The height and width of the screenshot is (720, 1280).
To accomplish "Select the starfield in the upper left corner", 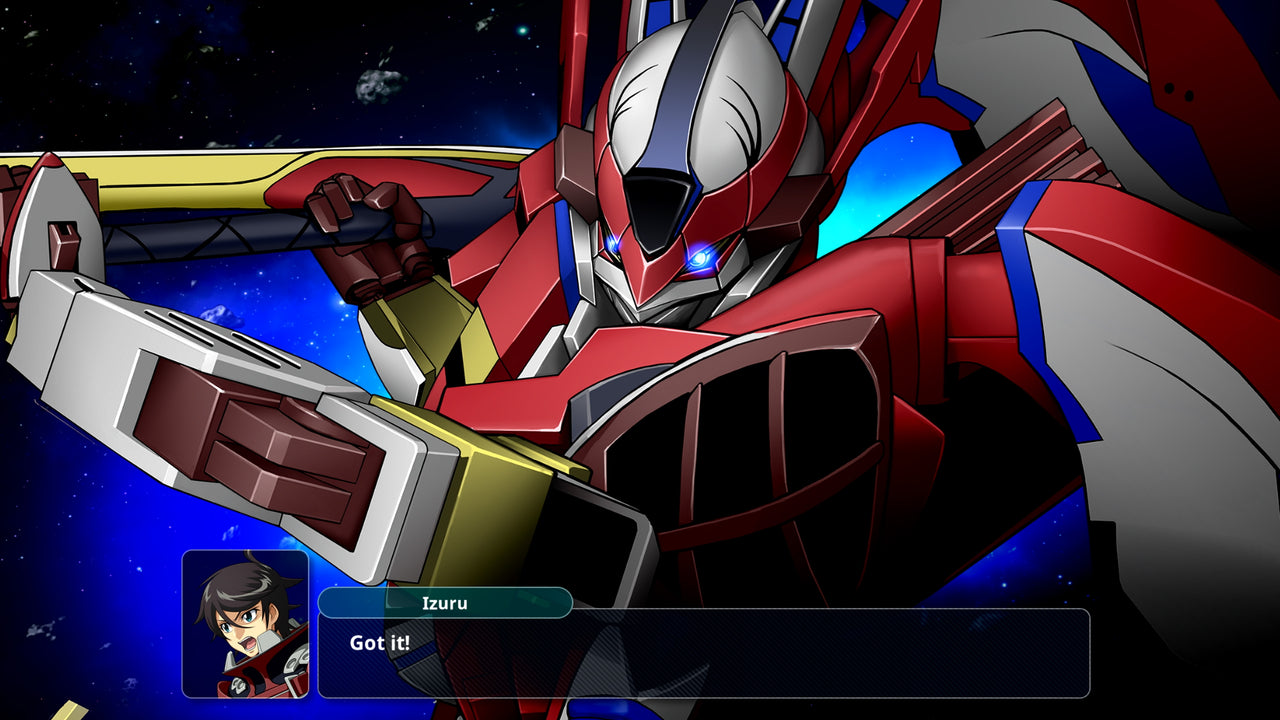I will pos(100,60).
